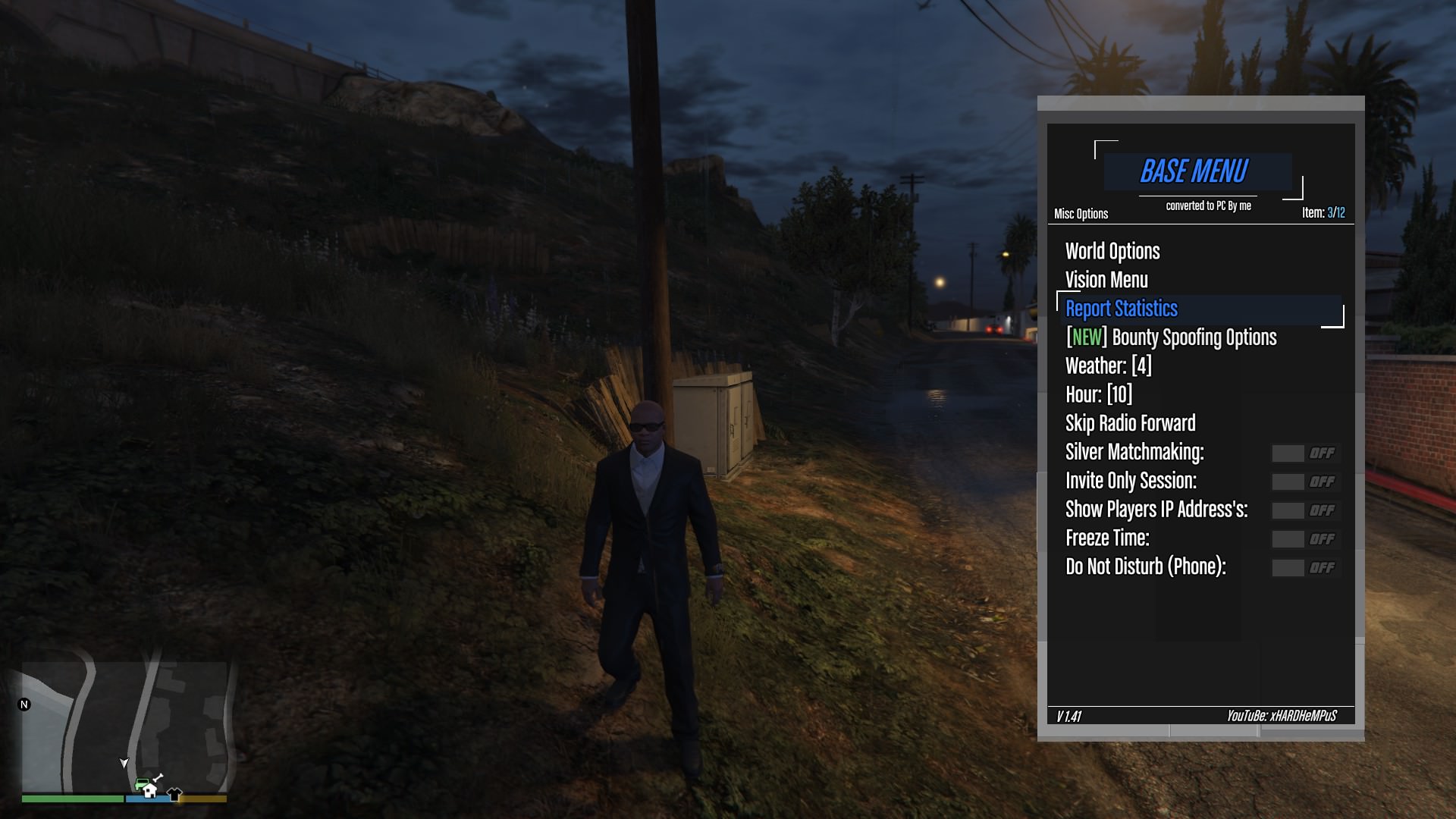
Task: Enable Do Not Disturb (Phone)
Action: [1305, 568]
